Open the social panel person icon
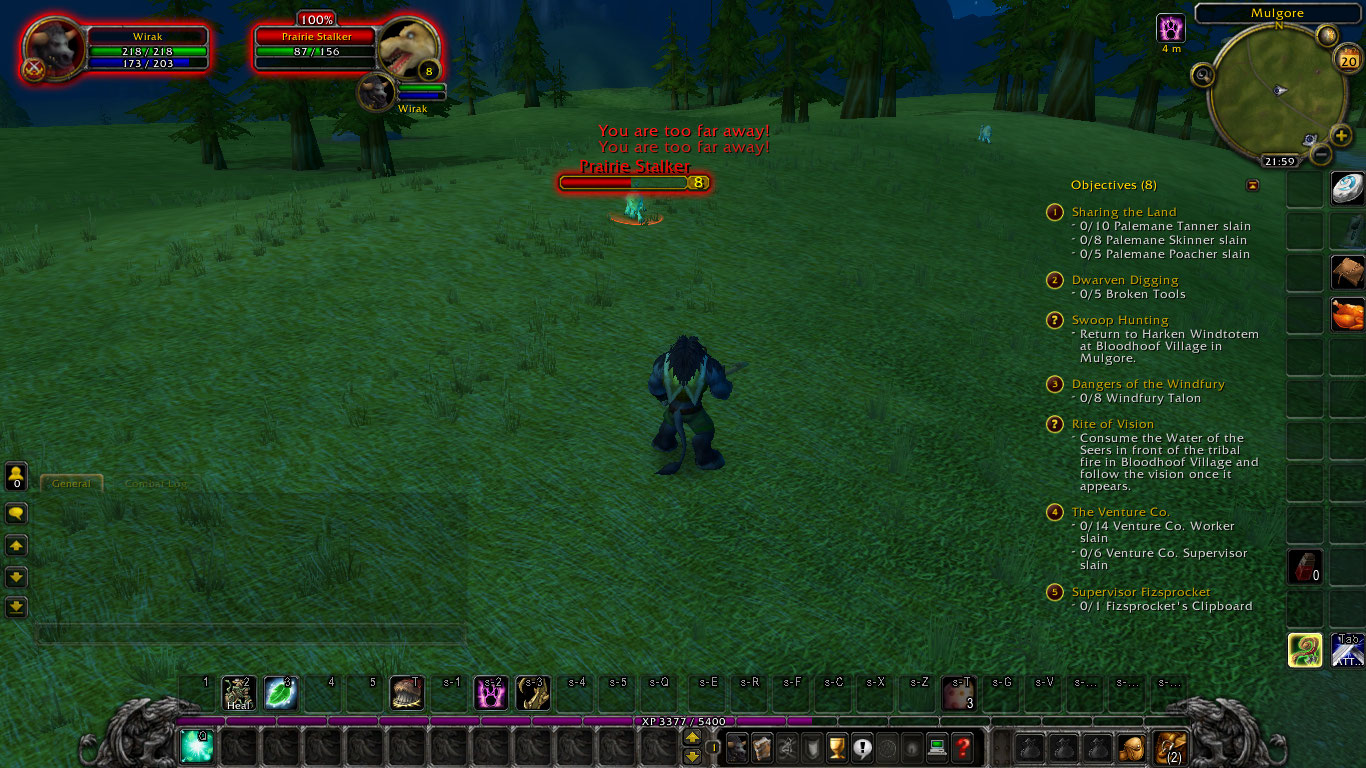 18,476
